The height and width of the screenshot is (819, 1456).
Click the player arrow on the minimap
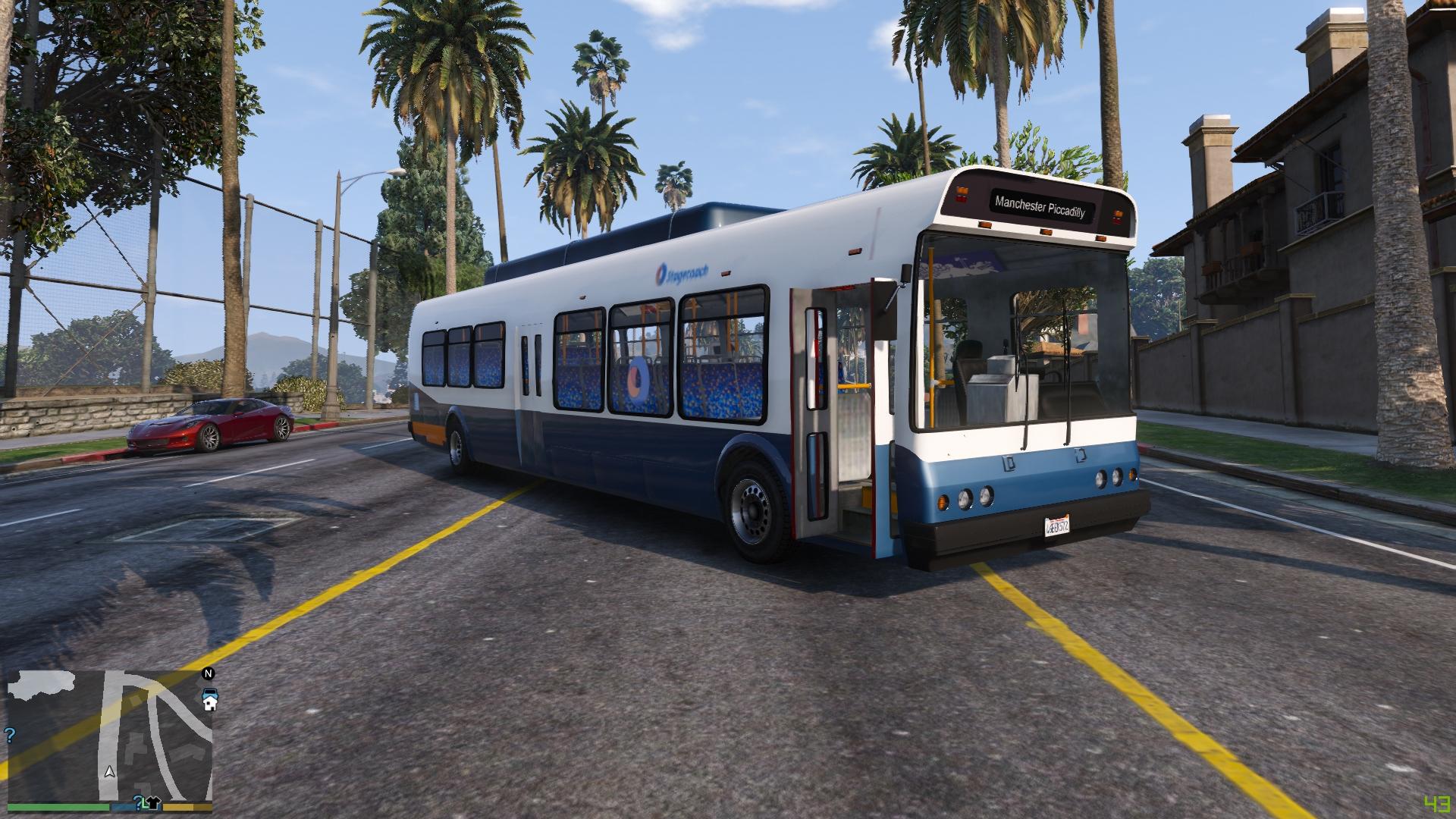pos(110,772)
